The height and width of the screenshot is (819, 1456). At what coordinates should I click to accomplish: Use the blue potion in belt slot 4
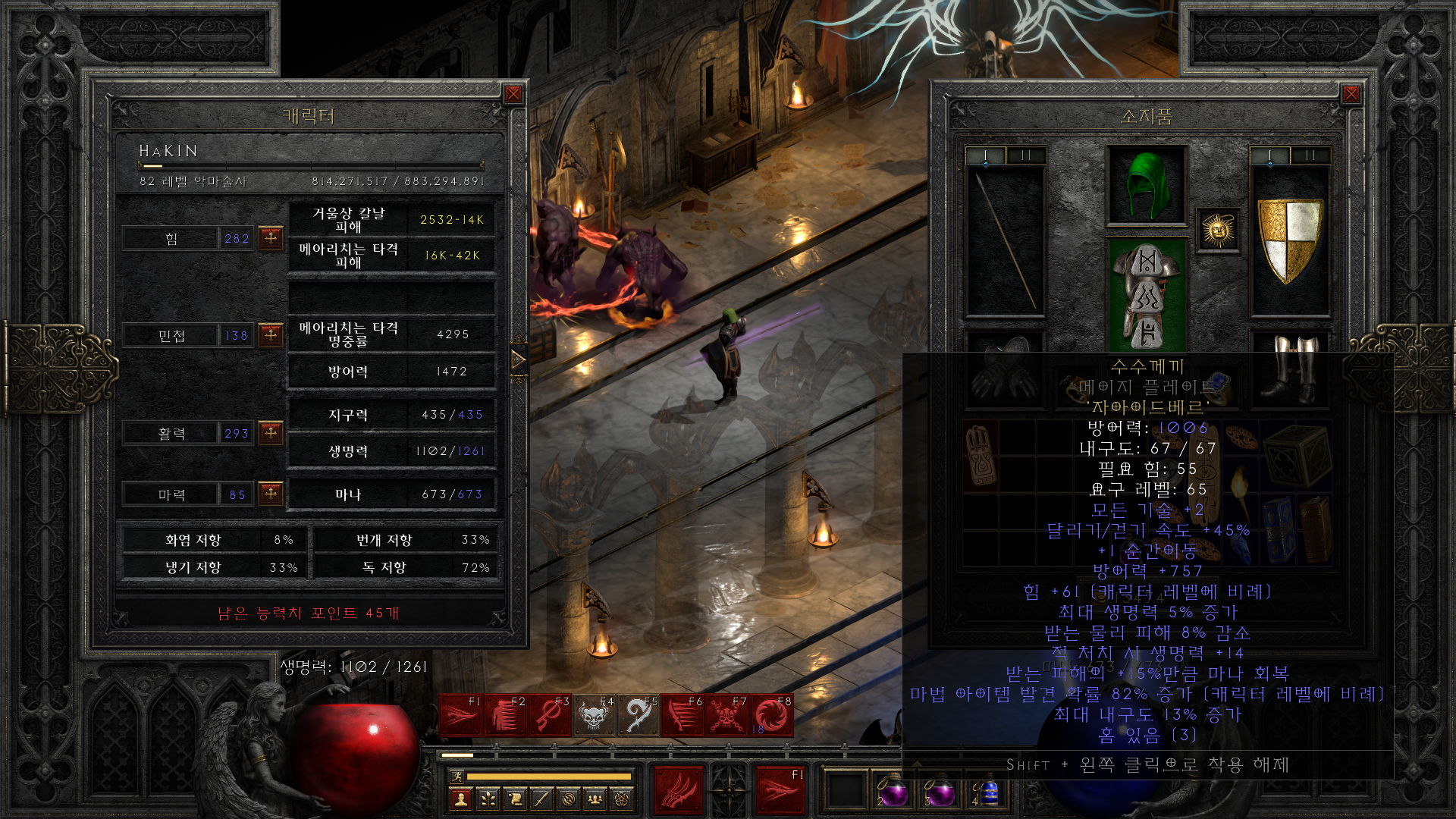click(x=988, y=793)
